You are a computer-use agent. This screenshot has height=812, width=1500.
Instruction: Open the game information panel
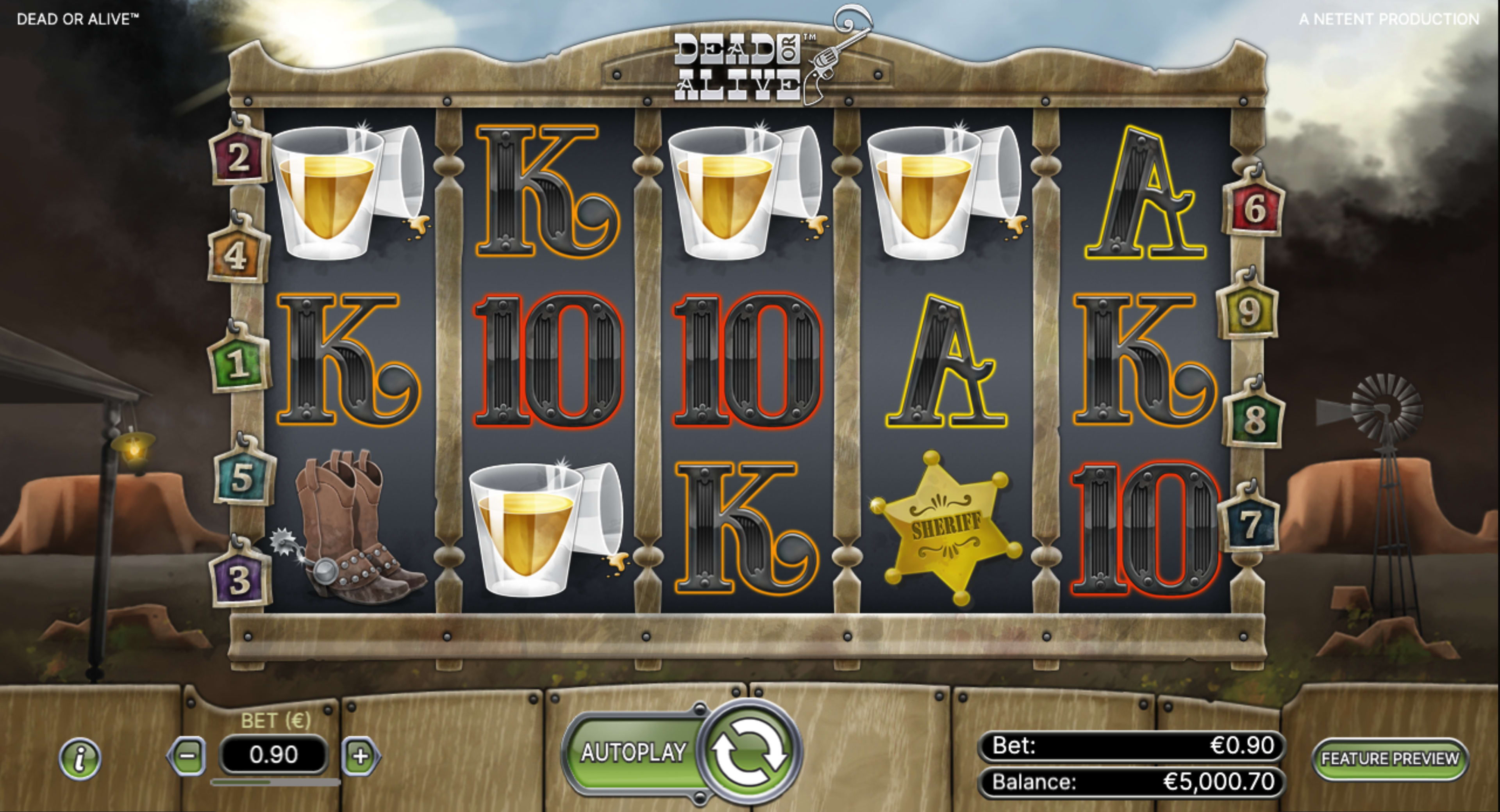pos(80,759)
